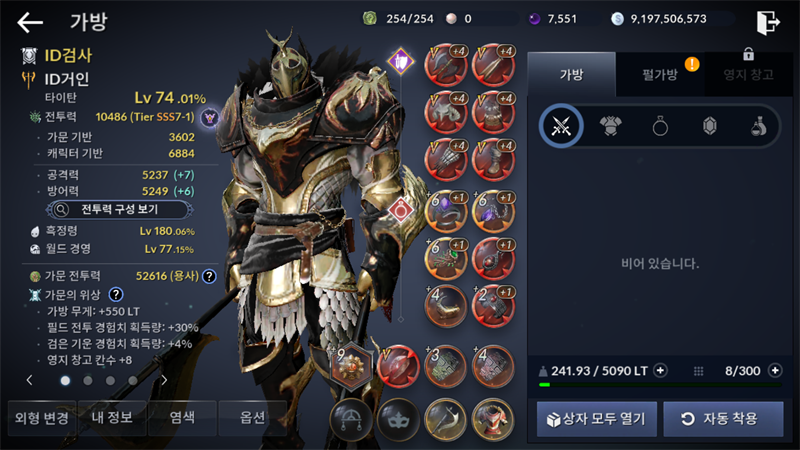Show the potion category filter
Viewport: 800px width, 450px height.
[760, 126]
